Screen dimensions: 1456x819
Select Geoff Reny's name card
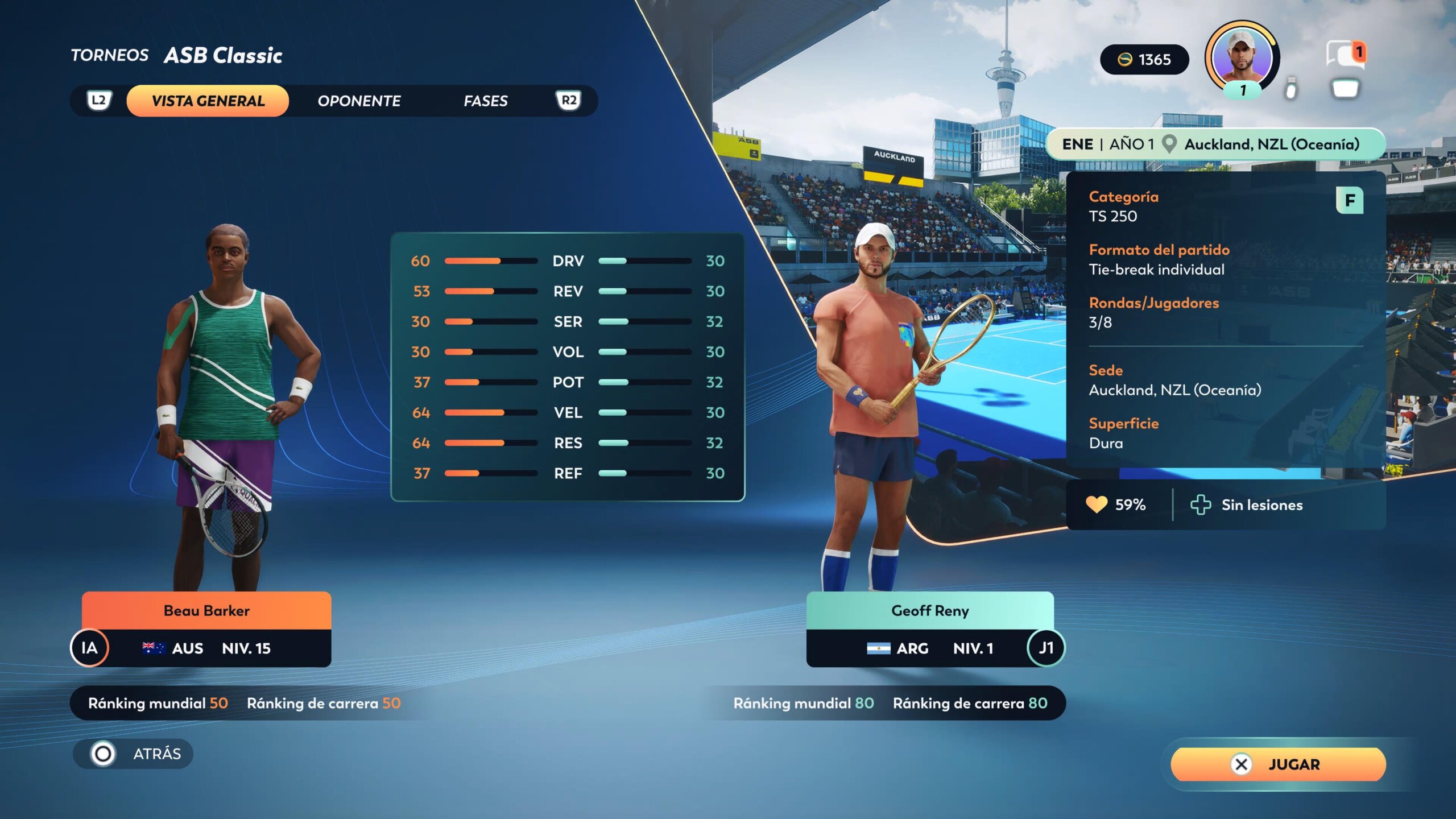click(x=929, y=611)
